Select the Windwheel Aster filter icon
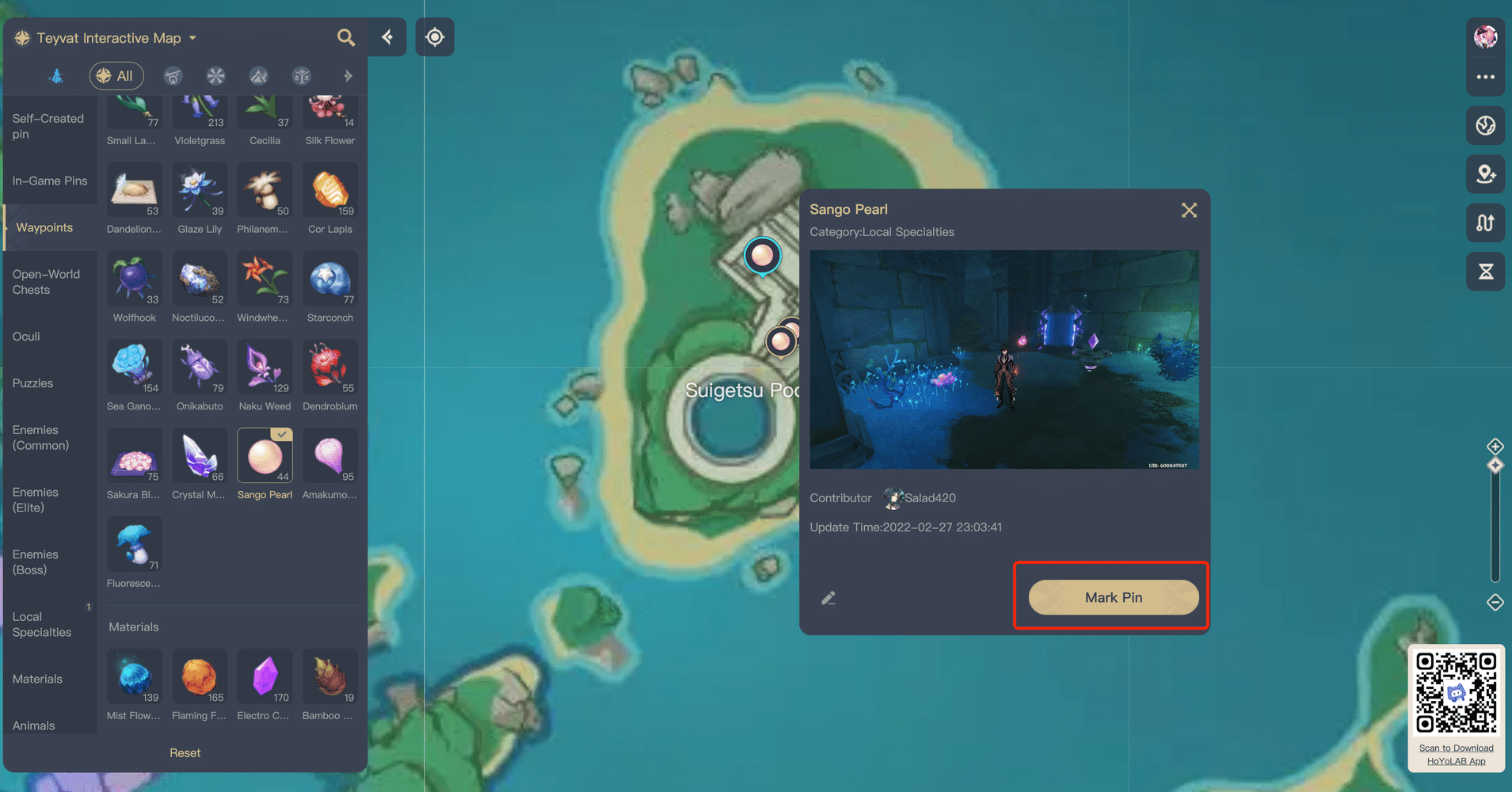The height and width of the screenshot is (792, 1512). click(265, 279)
